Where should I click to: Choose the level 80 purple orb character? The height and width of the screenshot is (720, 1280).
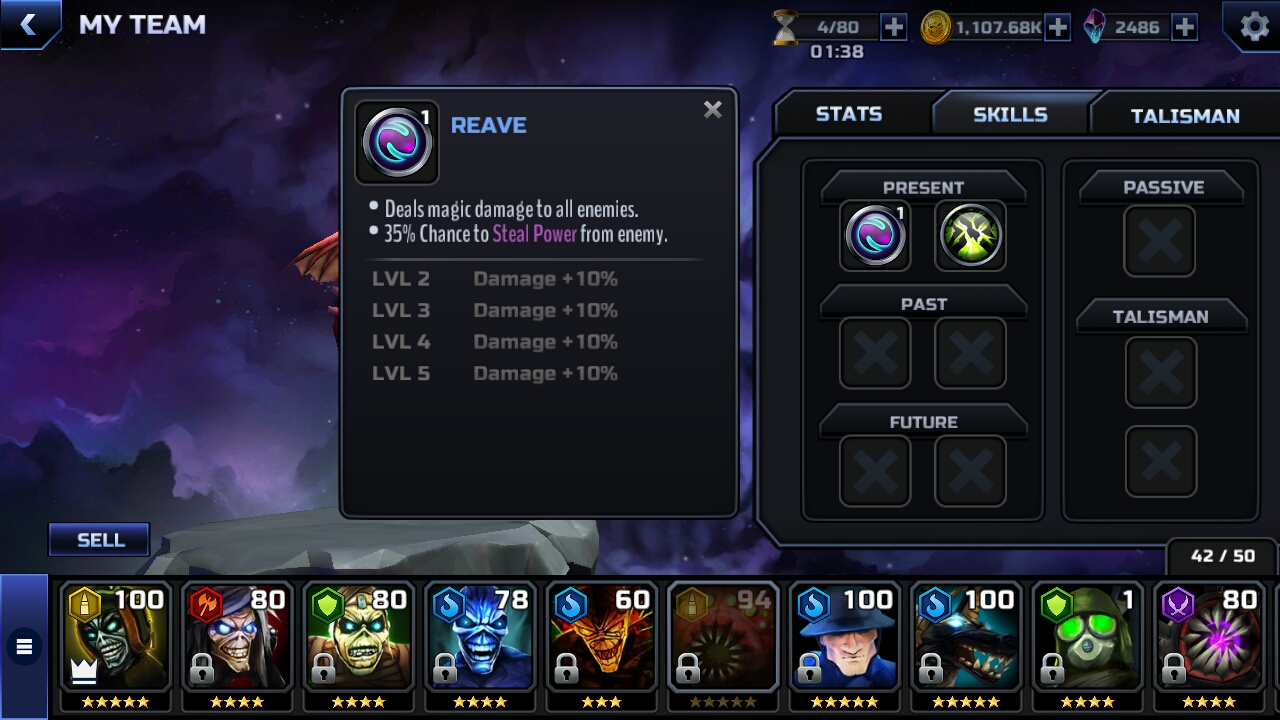1209,640
